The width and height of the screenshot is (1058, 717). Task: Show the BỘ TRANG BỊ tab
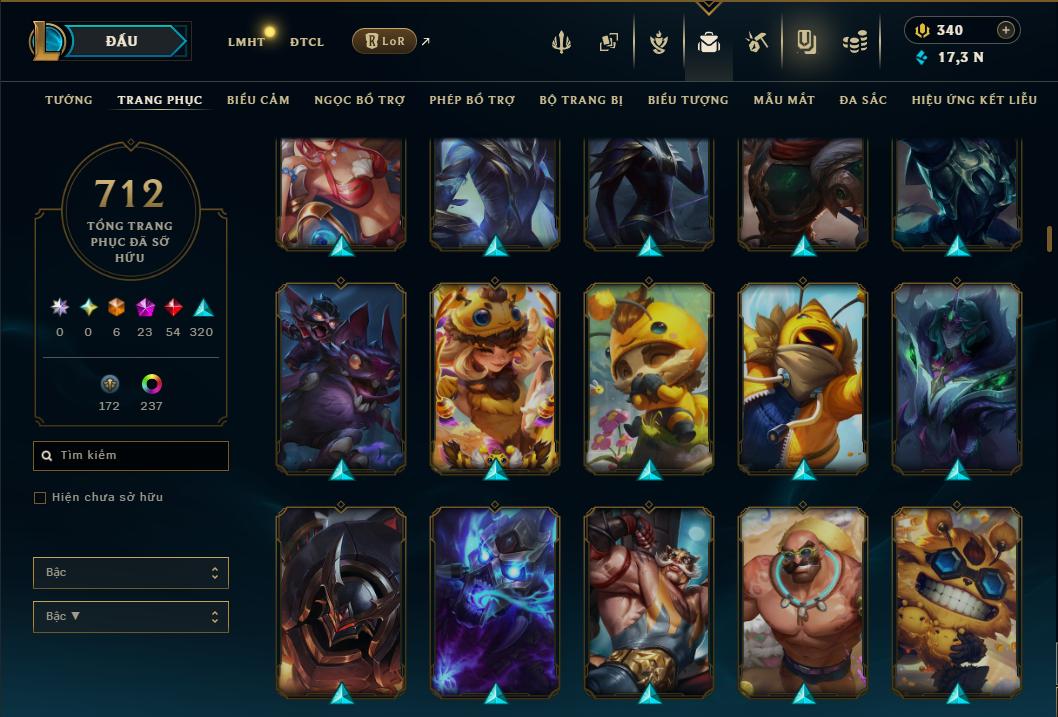click(x=581, y=100)
